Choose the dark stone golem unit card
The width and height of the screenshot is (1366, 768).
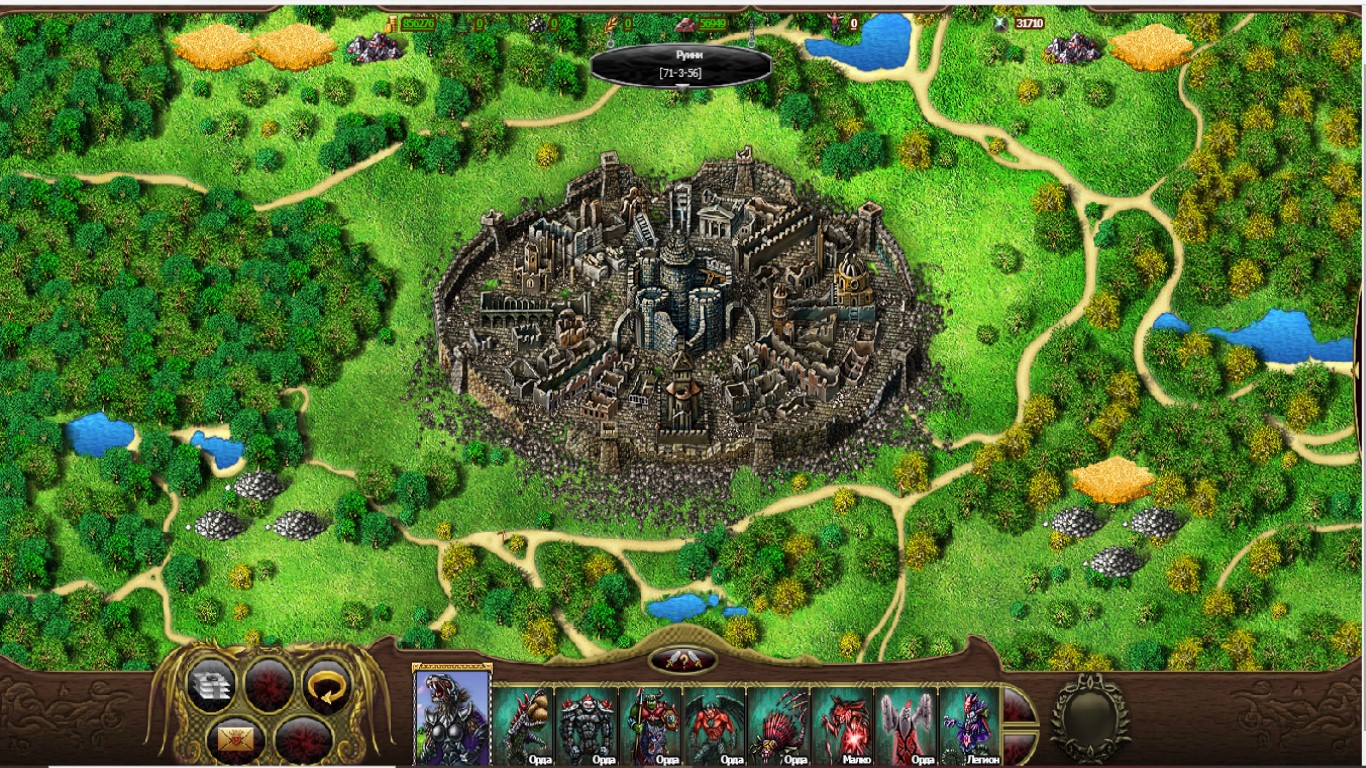tap(587, 725)
